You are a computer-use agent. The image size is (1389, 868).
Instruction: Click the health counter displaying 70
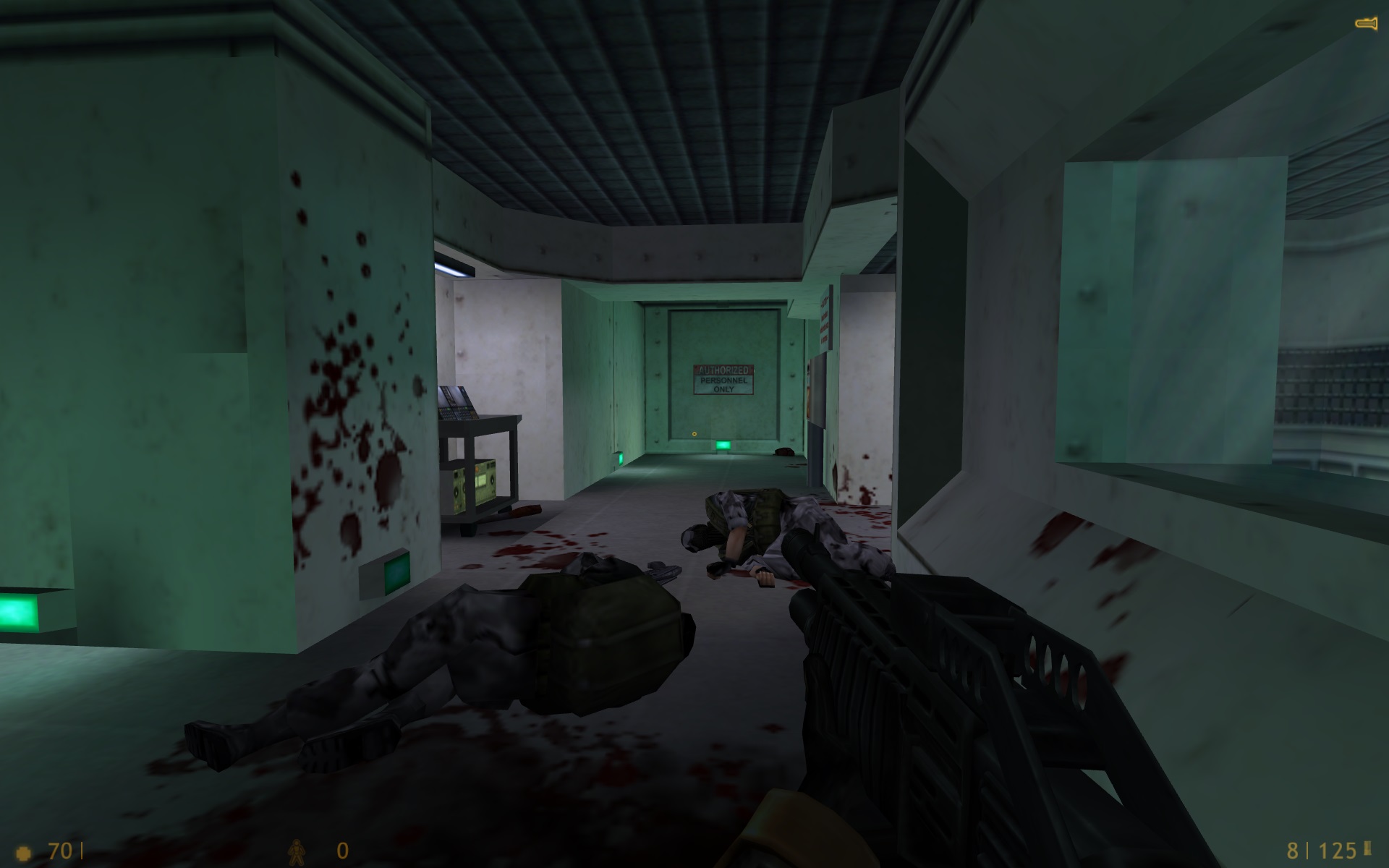click(61, 849)
